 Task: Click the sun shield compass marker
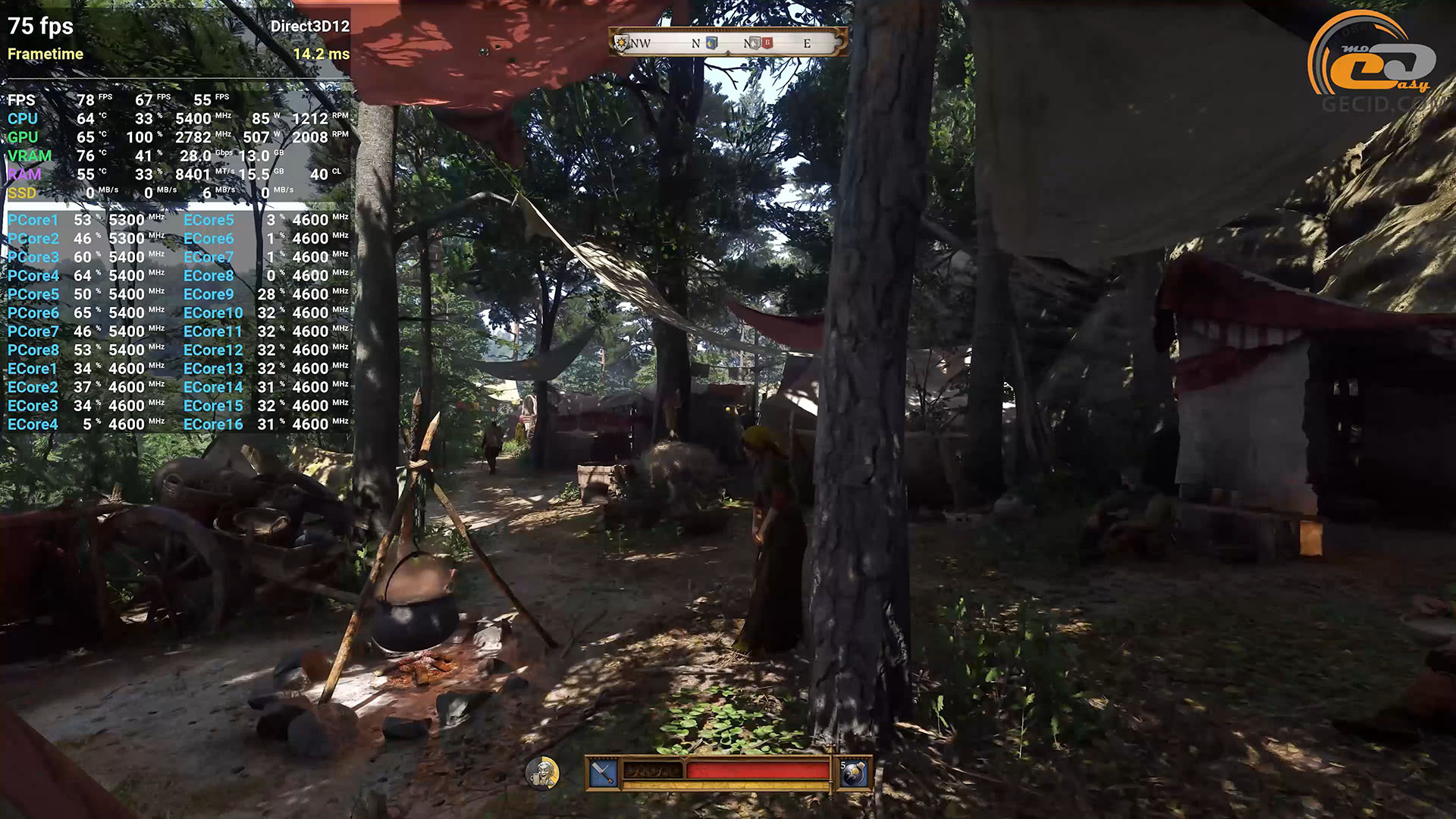[623, 43]
